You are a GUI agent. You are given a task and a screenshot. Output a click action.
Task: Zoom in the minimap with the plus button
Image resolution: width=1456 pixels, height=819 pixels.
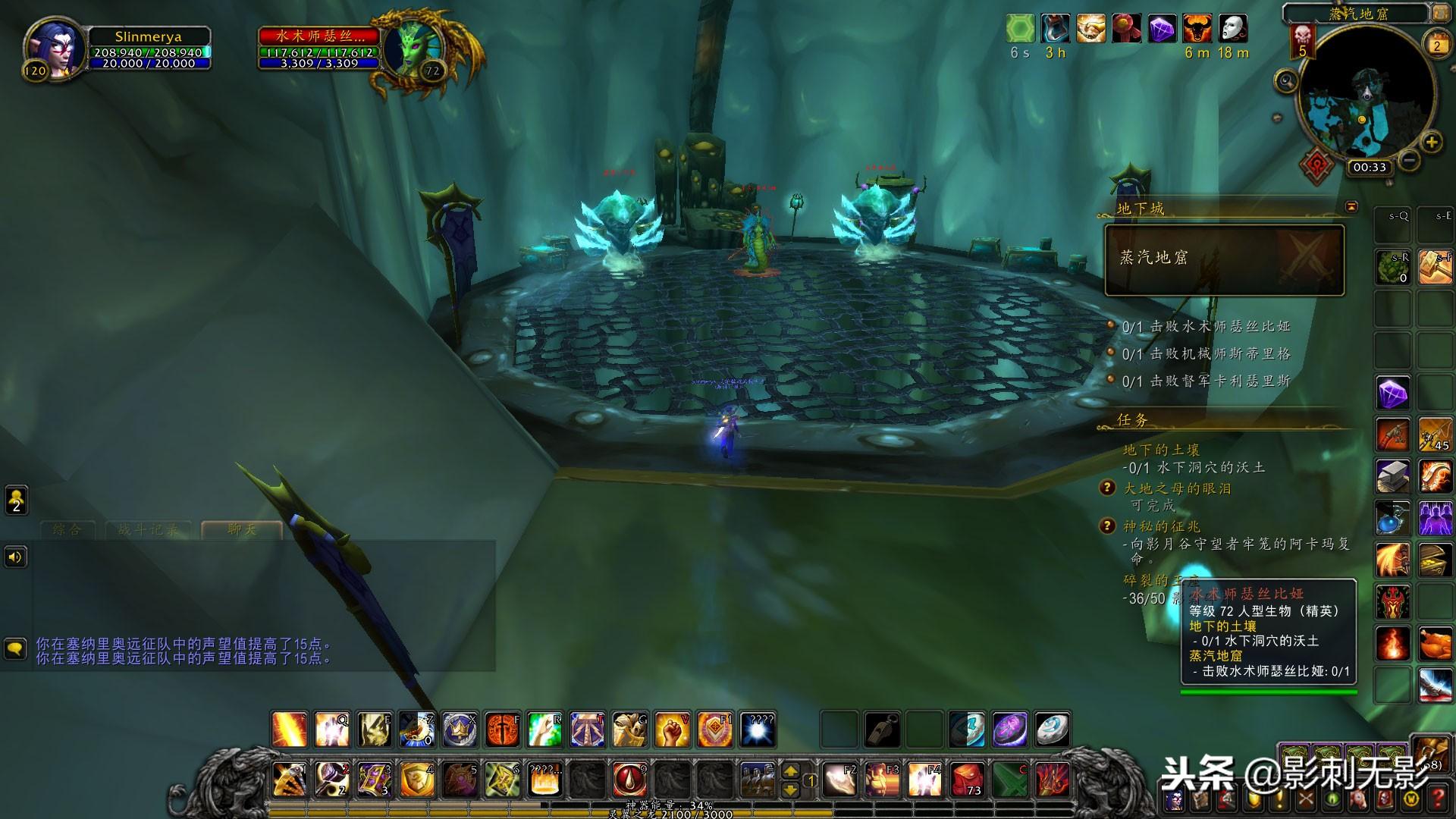[1431, 142]
